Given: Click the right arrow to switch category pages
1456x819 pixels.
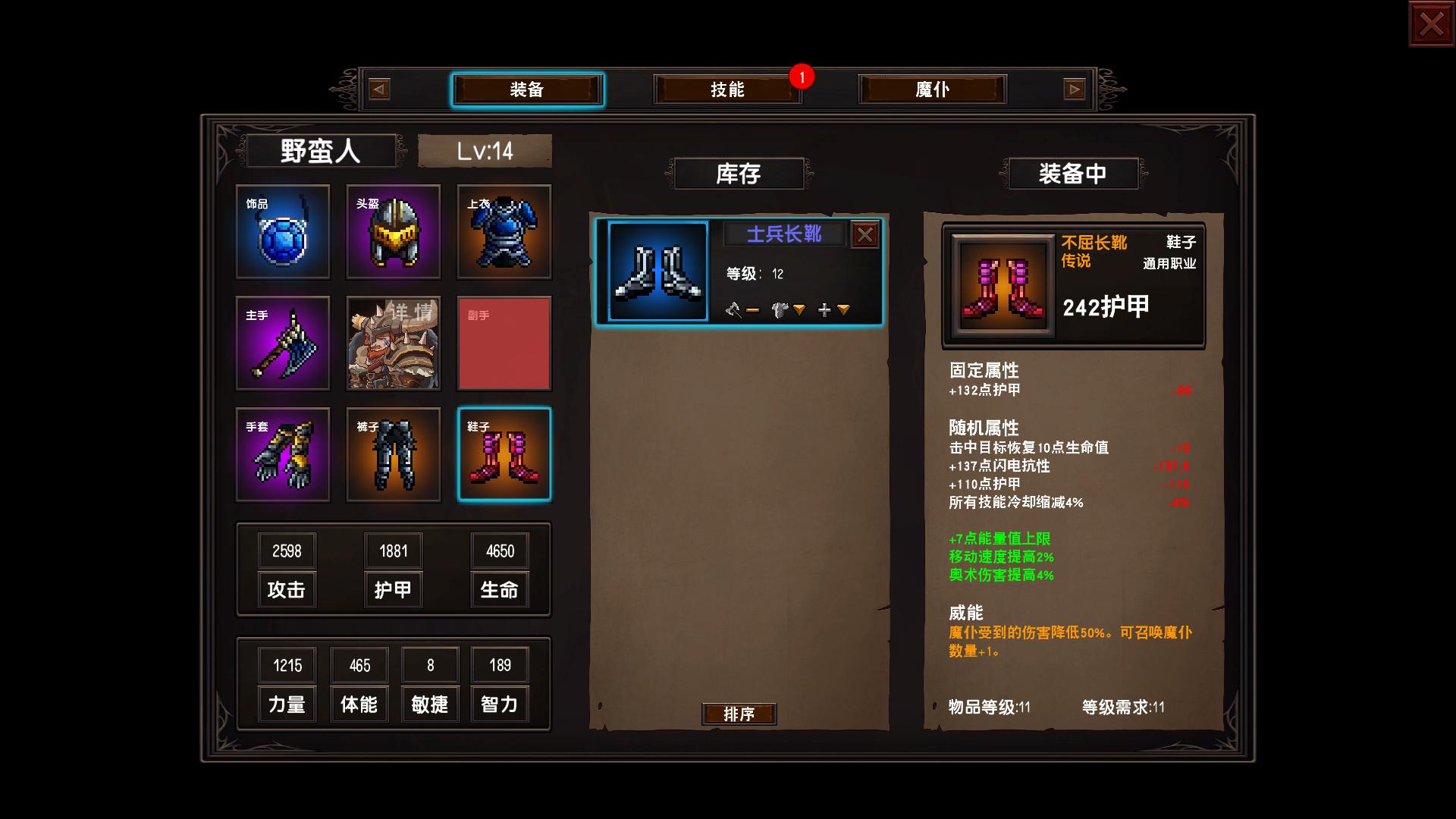Looking at the screenshot, I should coord(1074,89).
